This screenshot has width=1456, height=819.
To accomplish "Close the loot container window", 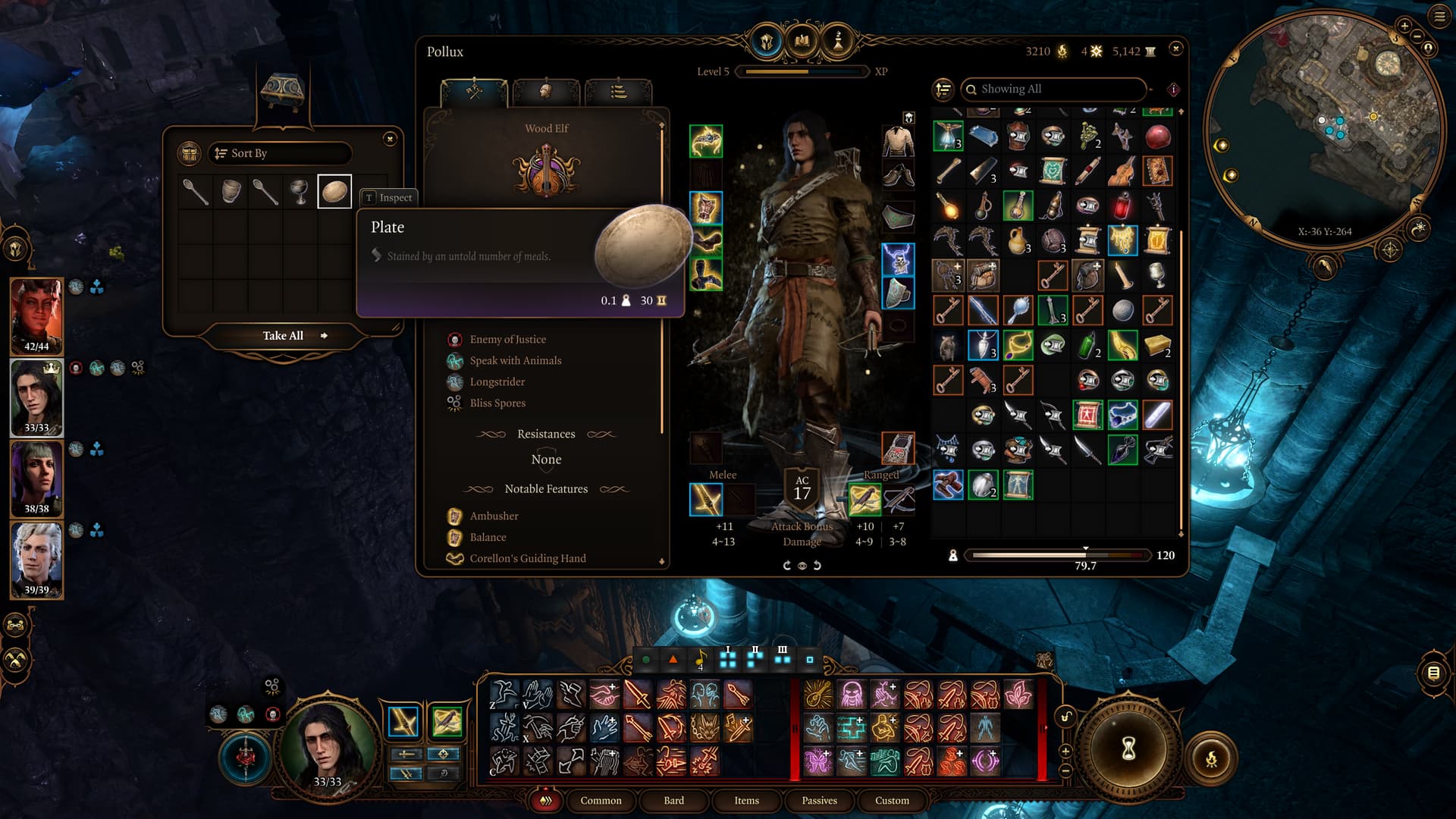I will [x=390, y=139].
